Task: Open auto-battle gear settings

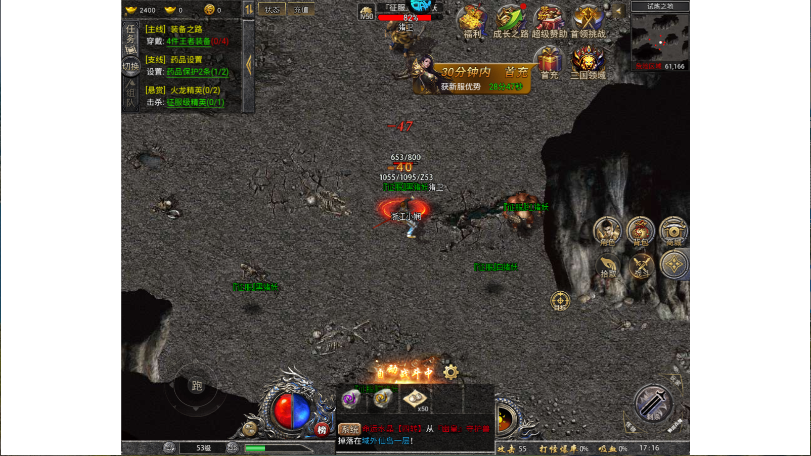Action: pyautogui.click(x=451, y=372)
